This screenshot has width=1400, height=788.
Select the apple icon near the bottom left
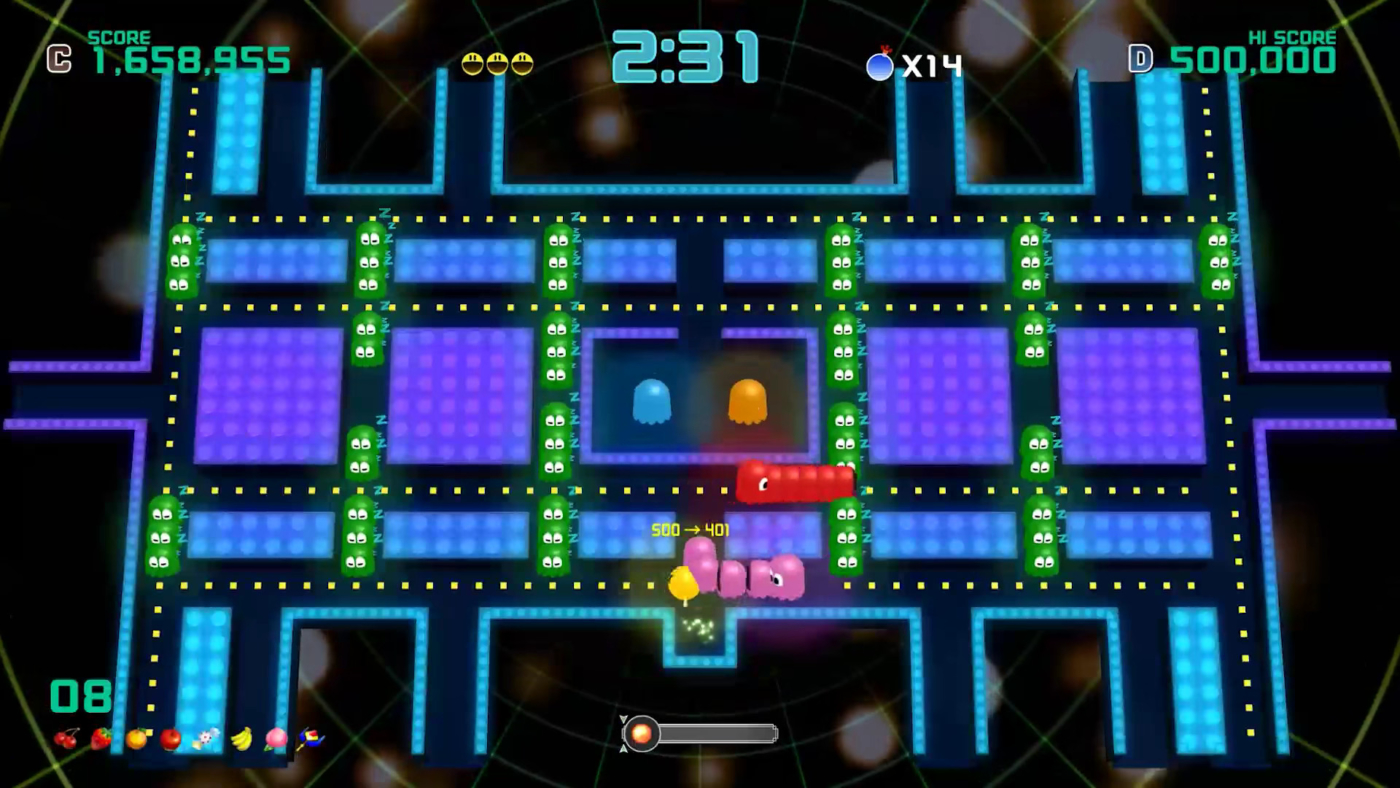[170, 737]
